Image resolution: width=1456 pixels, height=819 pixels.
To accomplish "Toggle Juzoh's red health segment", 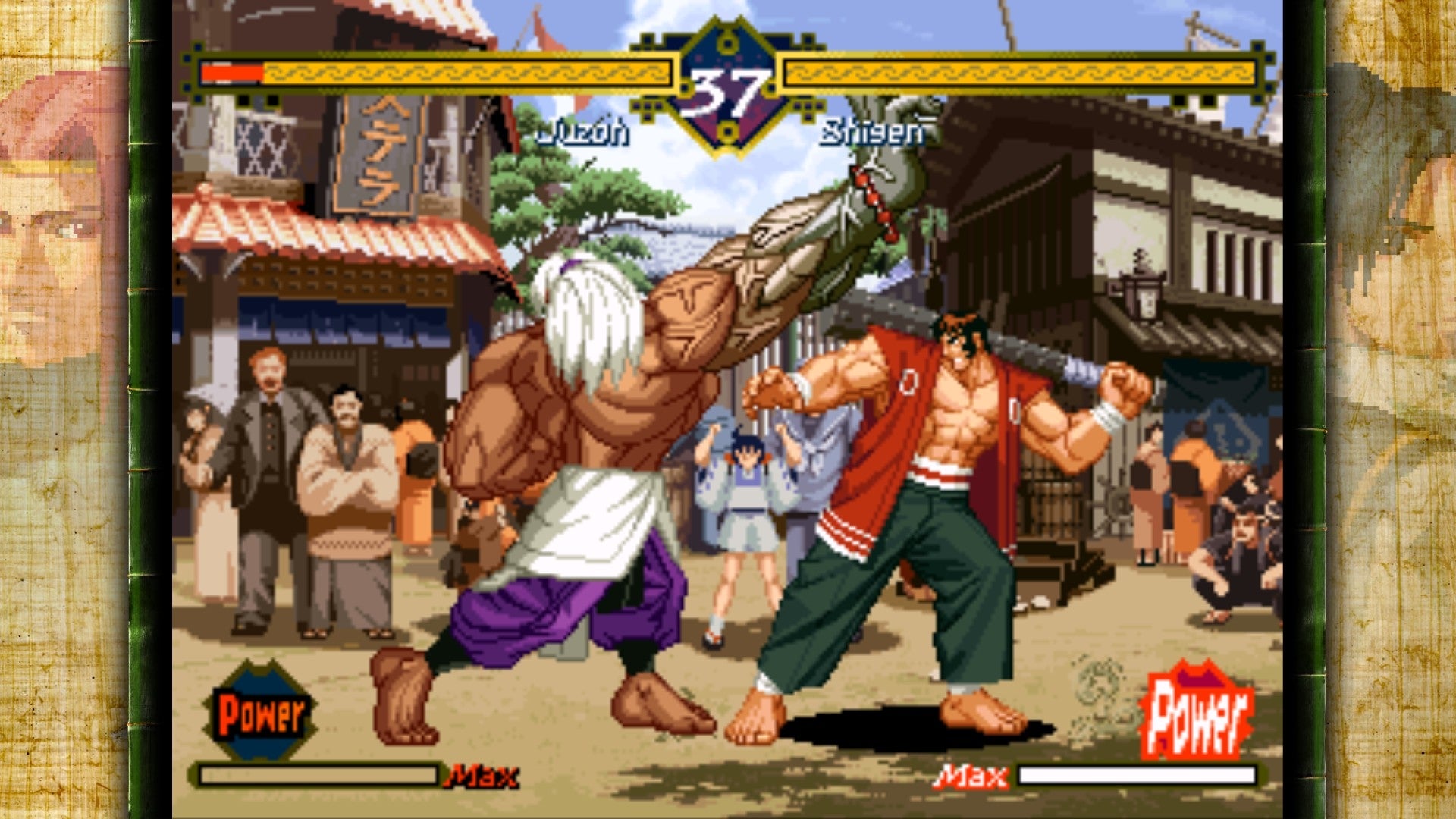I will pyautogui.click(x=231, y=72).
